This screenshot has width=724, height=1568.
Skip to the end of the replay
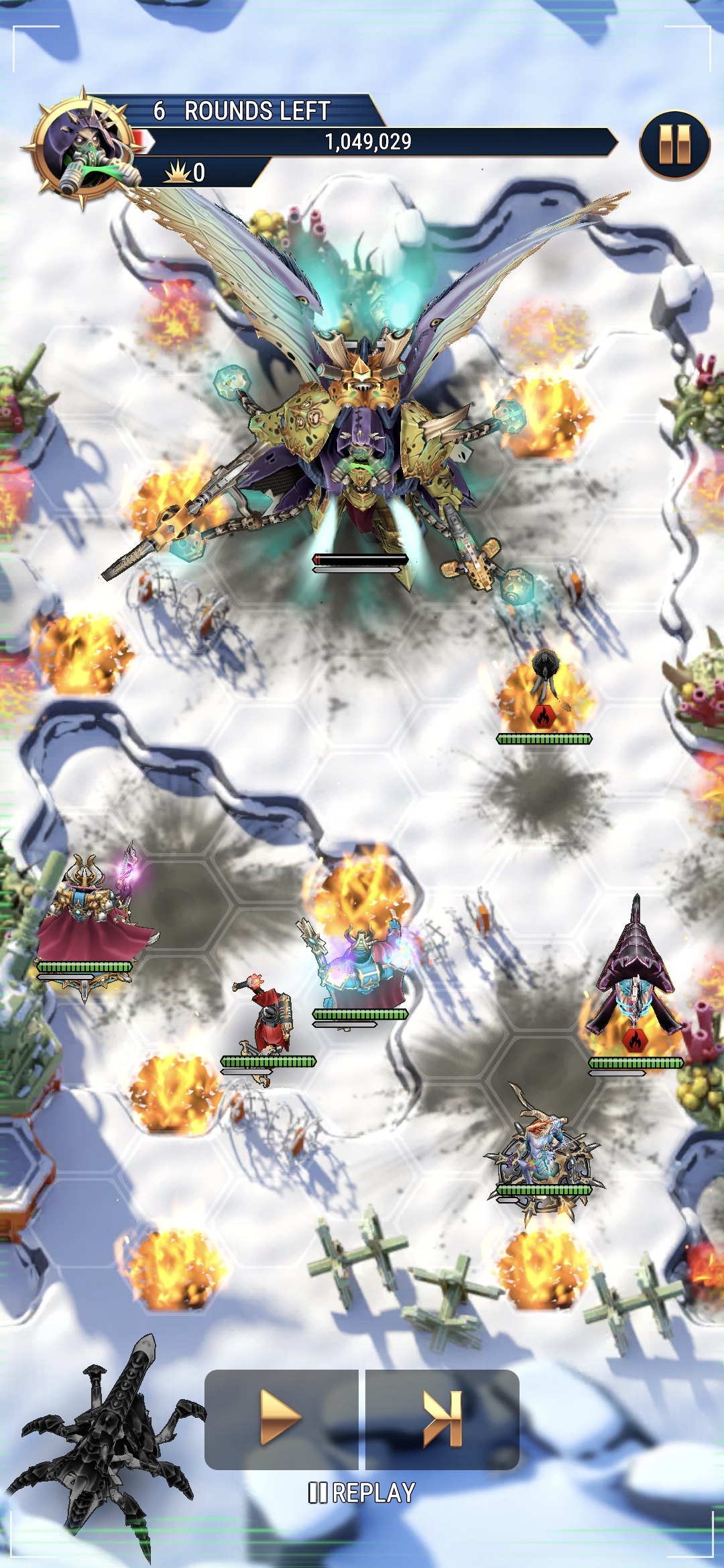(442, 1418)
